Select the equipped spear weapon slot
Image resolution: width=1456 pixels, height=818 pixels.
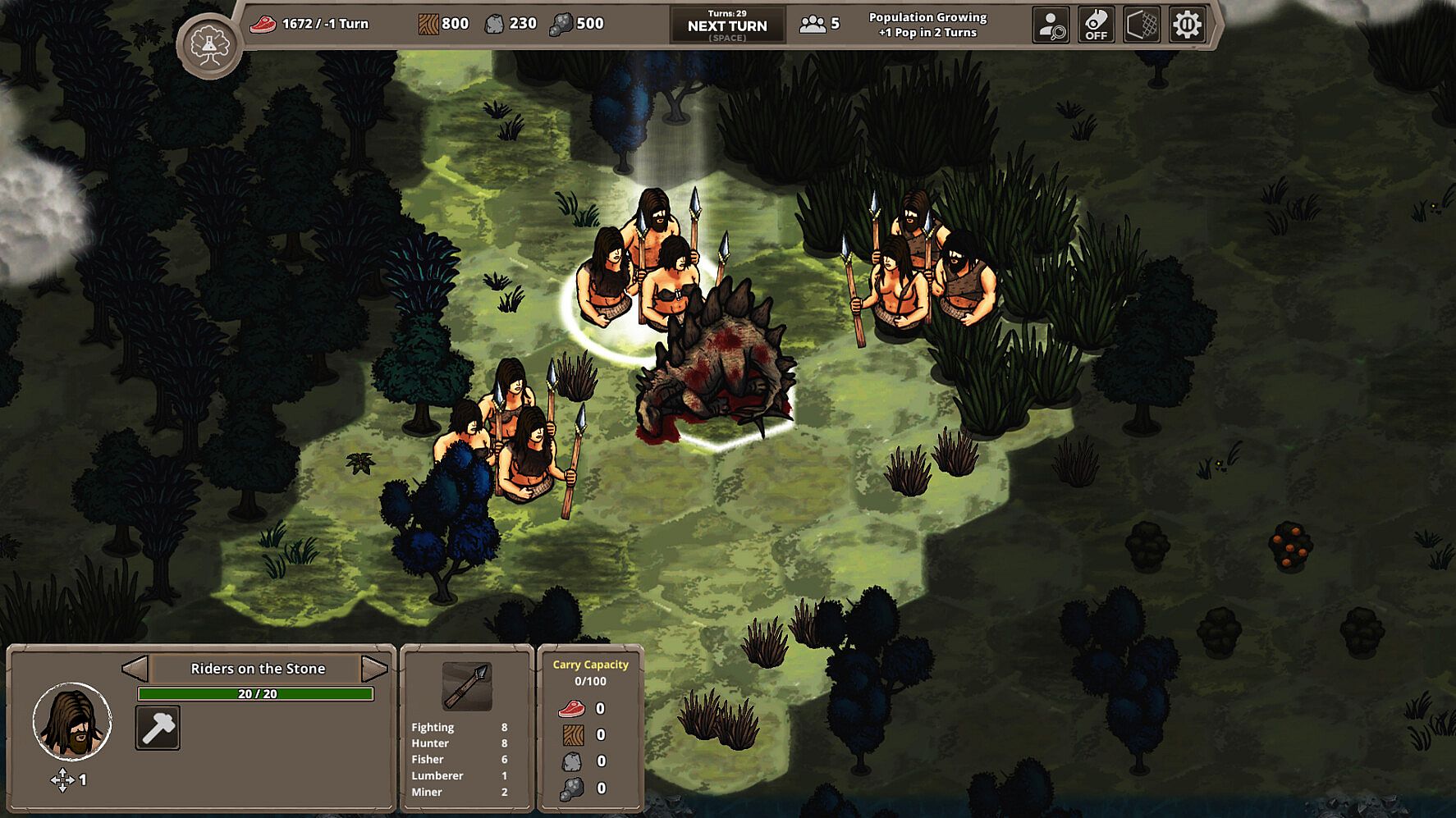(x=467, y=686)
